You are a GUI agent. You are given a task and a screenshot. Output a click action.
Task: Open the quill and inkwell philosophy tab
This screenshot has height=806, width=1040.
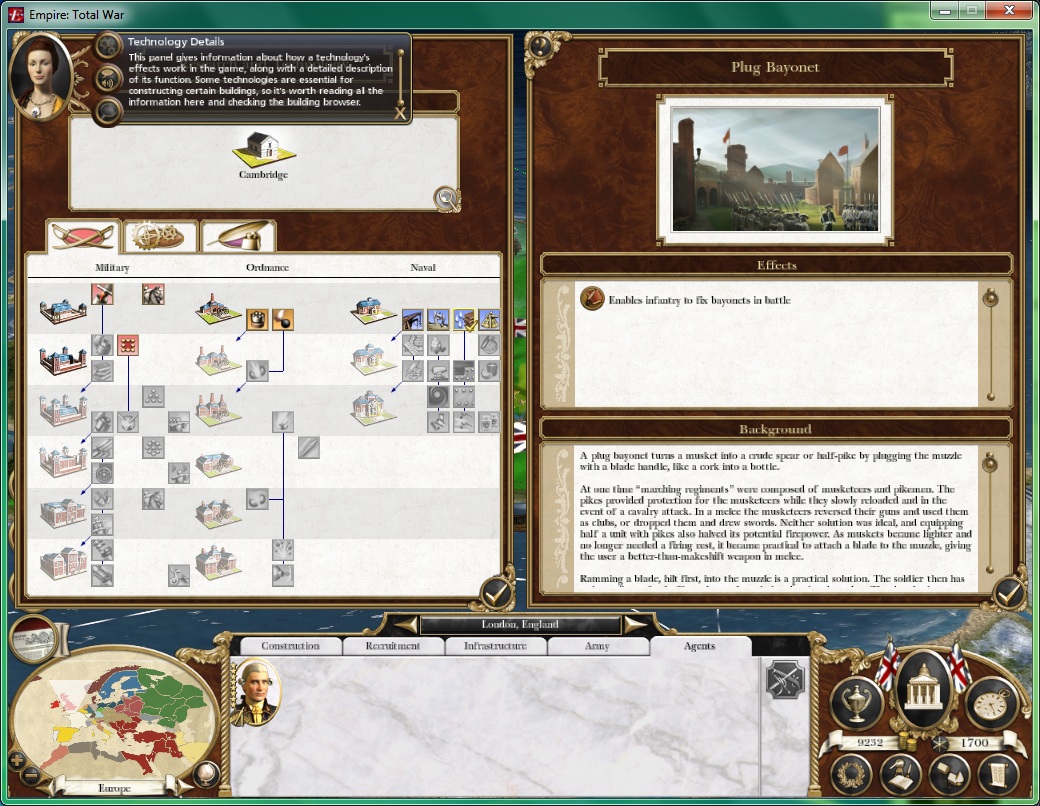[x=238, y=236]
